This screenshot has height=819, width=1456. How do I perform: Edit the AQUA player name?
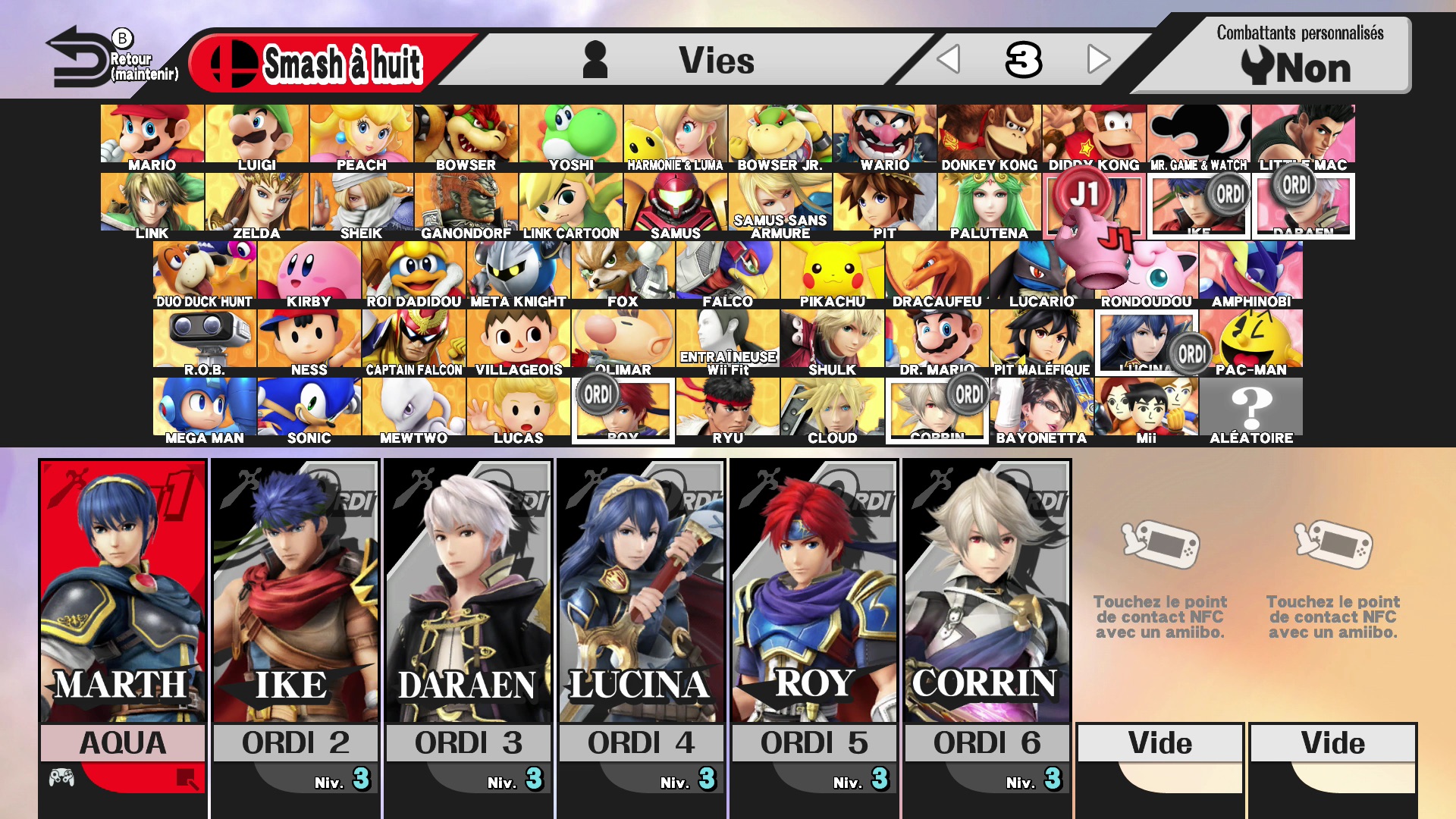123,743
